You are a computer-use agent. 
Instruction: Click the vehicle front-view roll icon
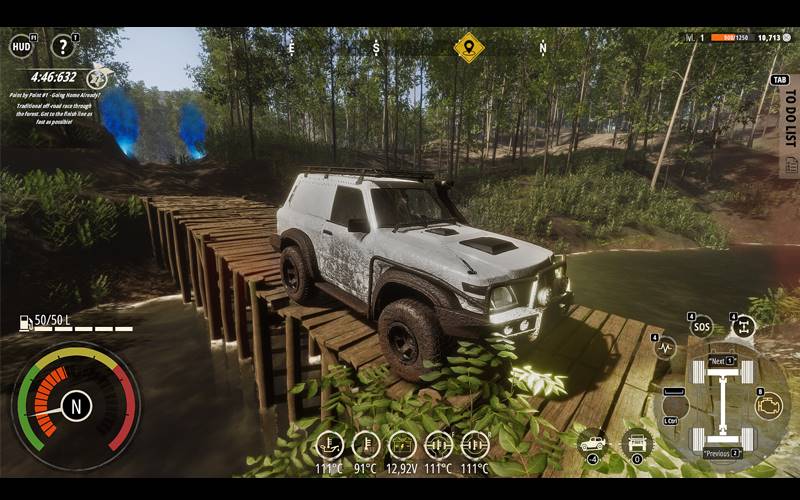coord(636,444)
